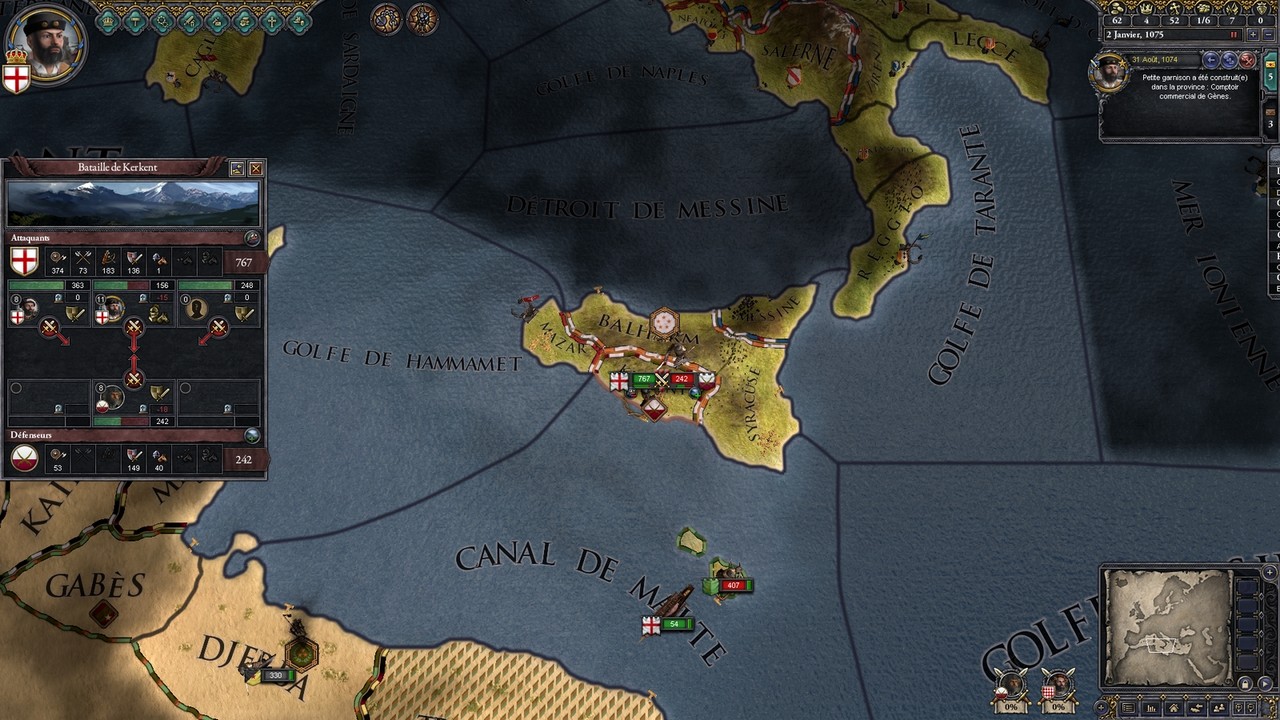The height and width of the screenshot is (720, 1280).
Task: Select the 767 Genoese army on Sicily
Action: 642,380
